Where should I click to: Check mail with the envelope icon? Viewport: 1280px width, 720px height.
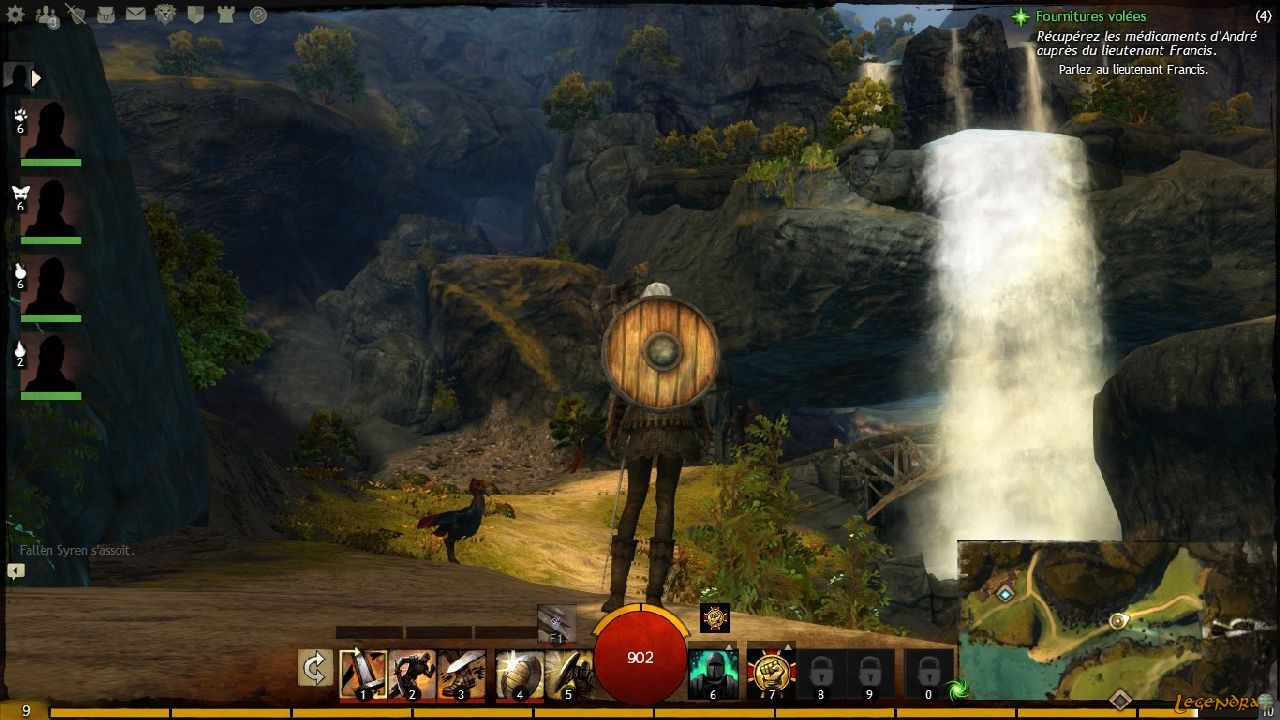pyautogui.click(x=135, y=14)
